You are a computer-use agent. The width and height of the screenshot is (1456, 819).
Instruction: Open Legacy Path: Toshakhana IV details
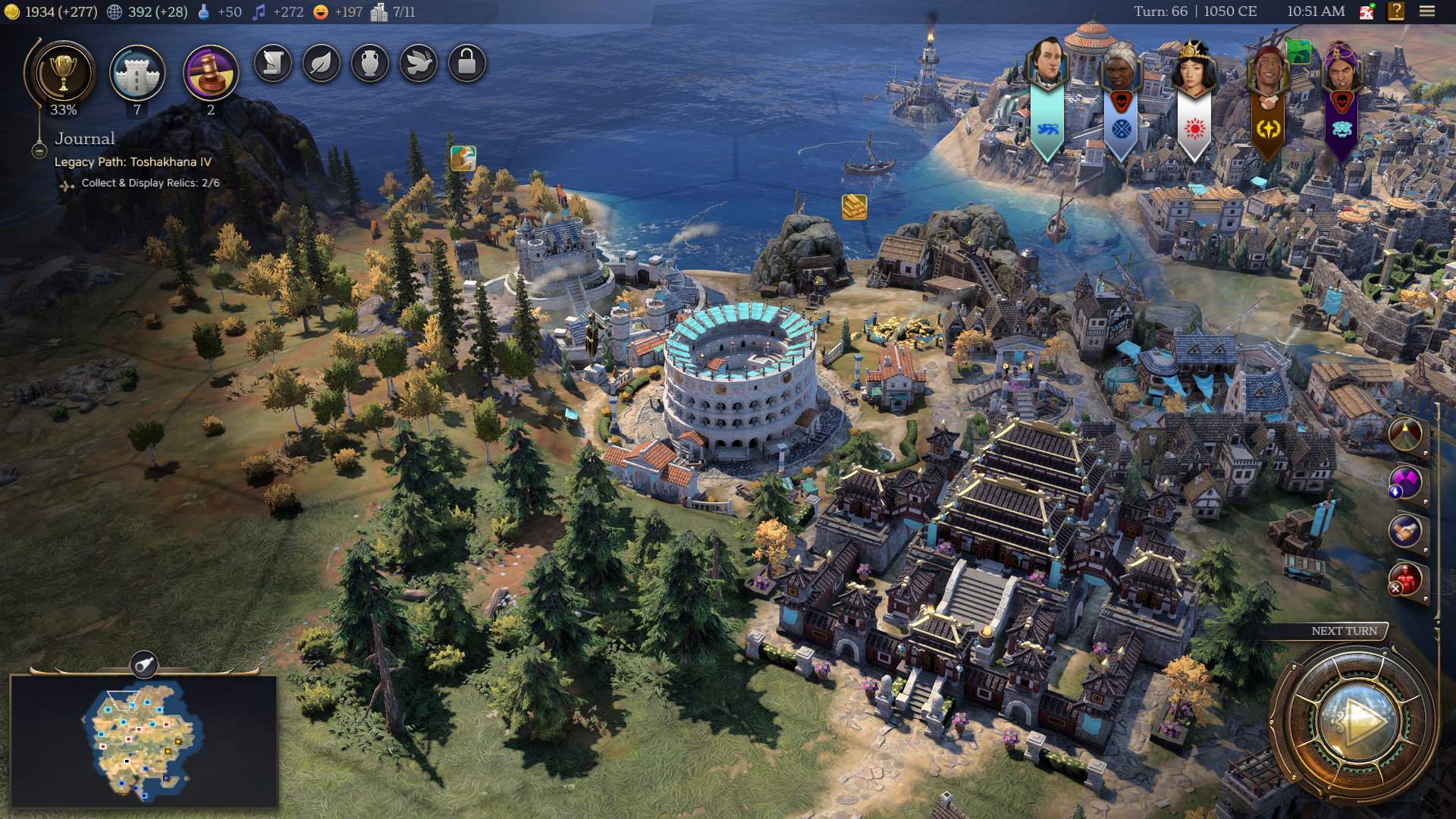click(133, 162)
